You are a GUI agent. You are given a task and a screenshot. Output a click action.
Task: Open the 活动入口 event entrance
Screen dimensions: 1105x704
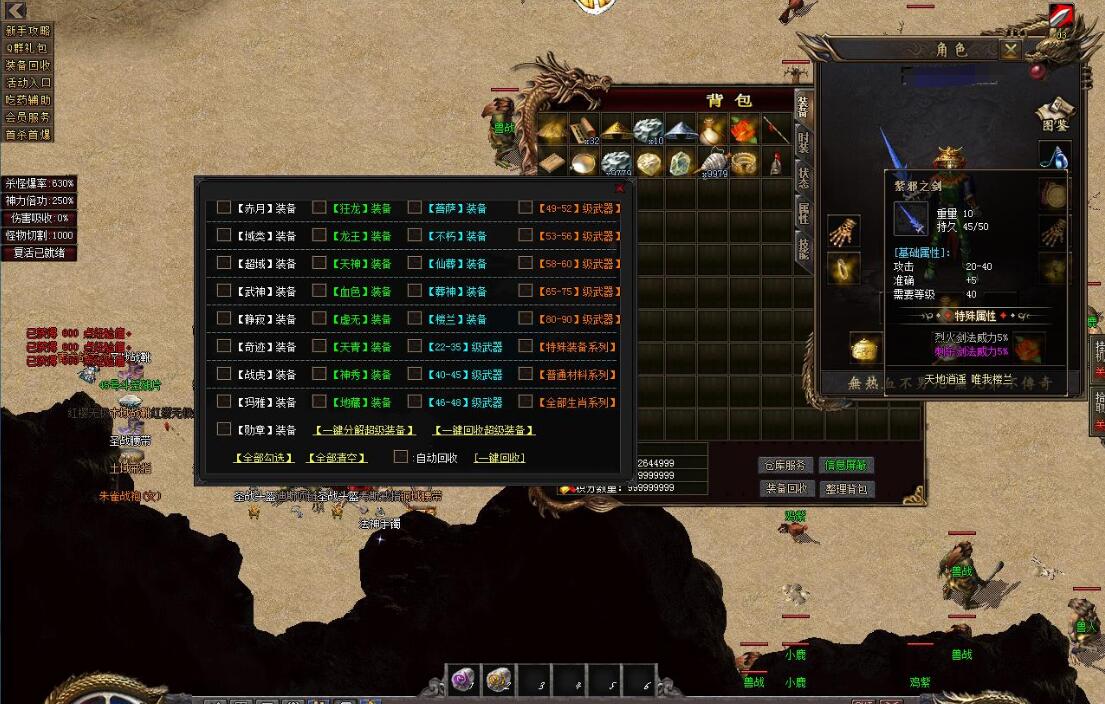(27, 83)
